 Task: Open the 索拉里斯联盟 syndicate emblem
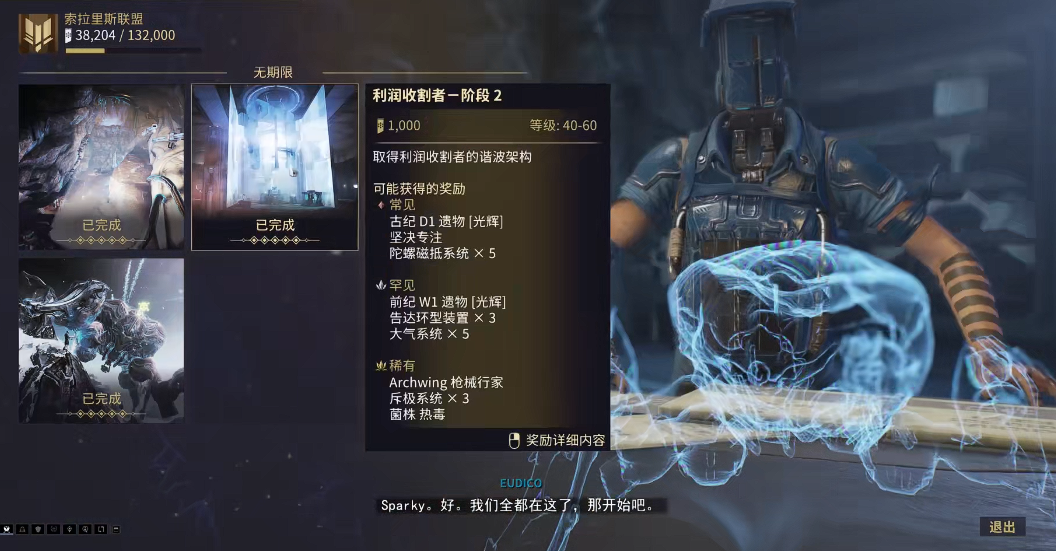click(38, 33)
